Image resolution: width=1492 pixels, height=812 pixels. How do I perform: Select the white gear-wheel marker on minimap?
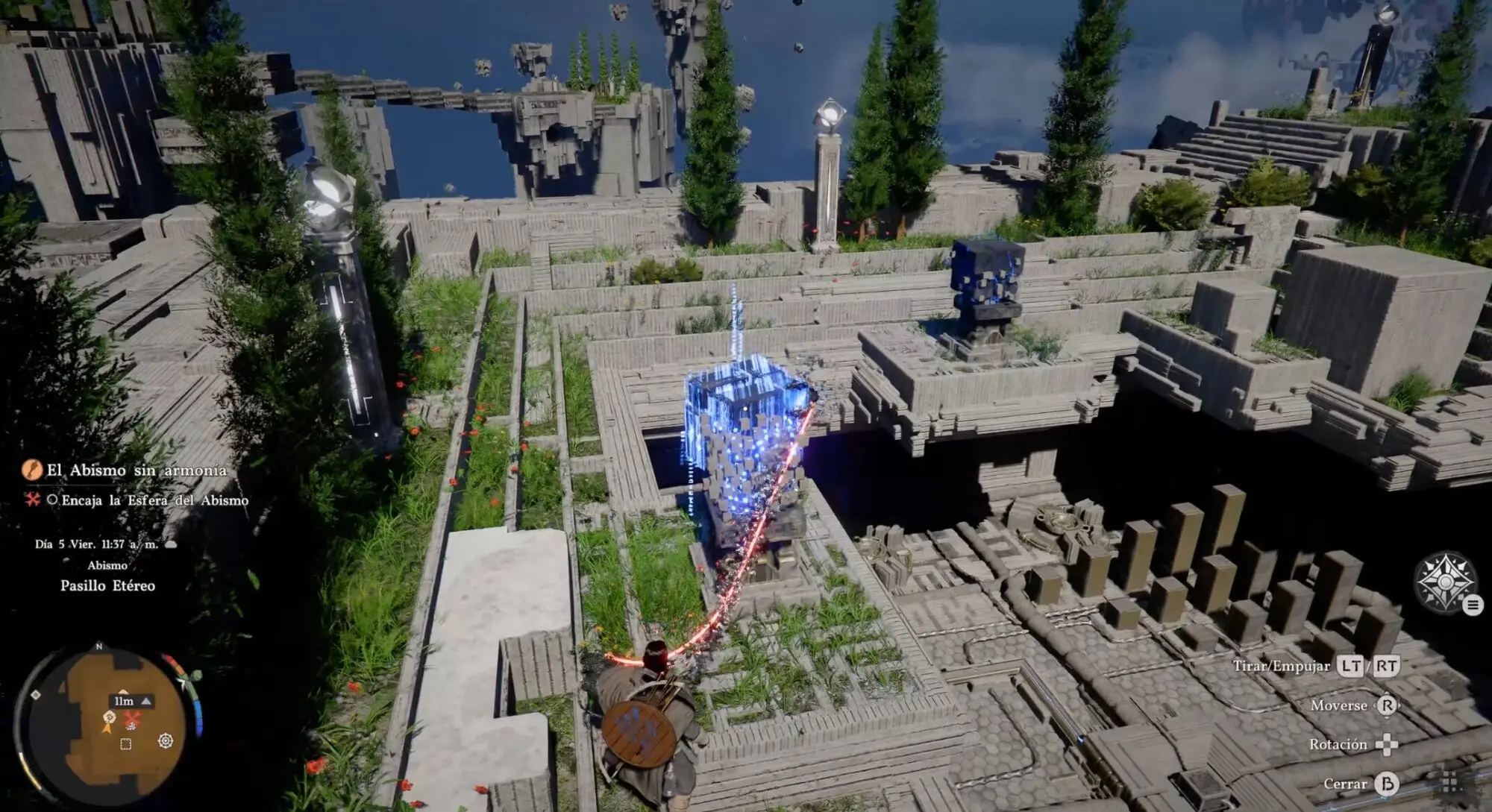coord(166,740)
